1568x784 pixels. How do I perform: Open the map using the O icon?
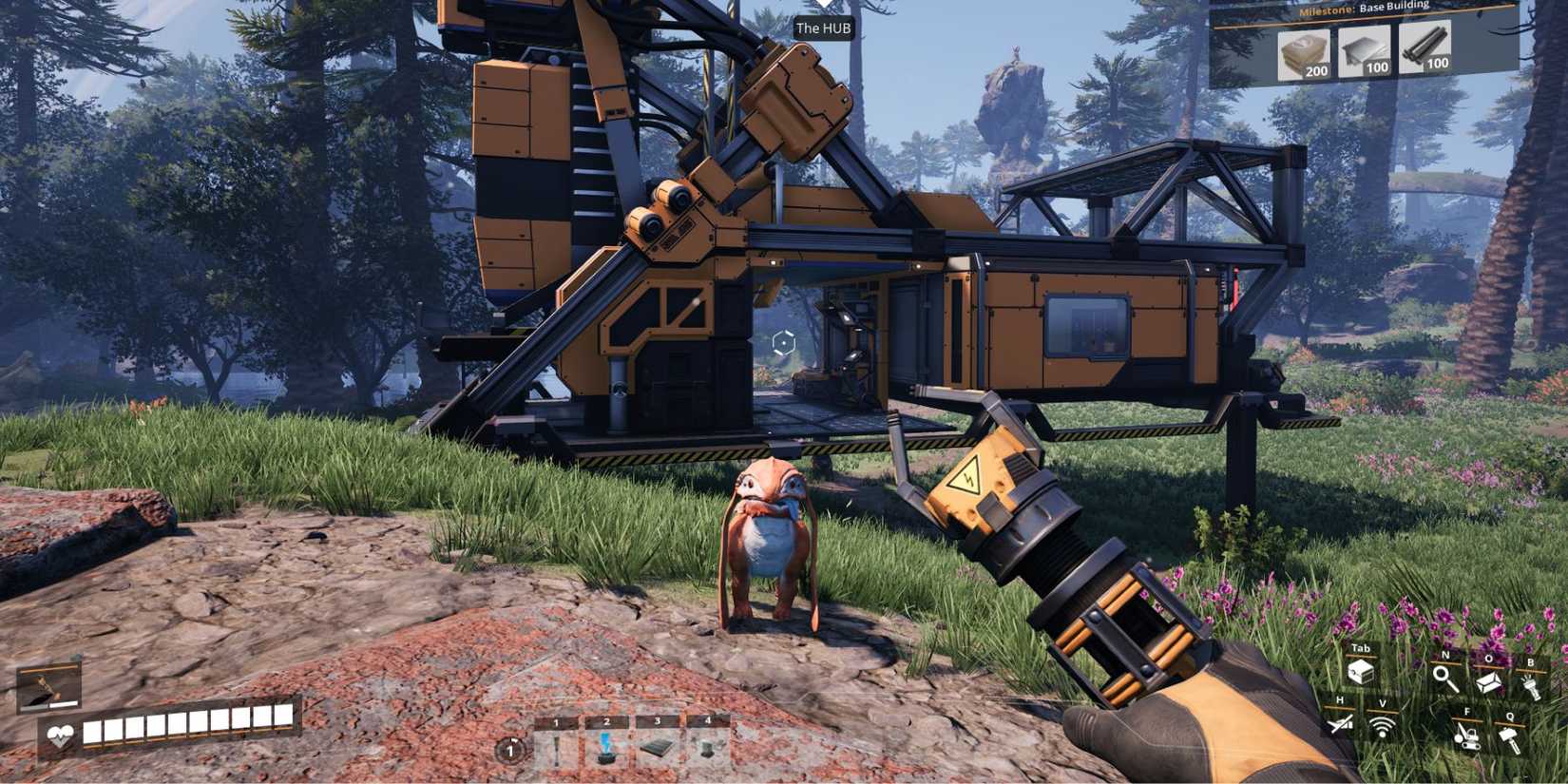coord(1489,682)
